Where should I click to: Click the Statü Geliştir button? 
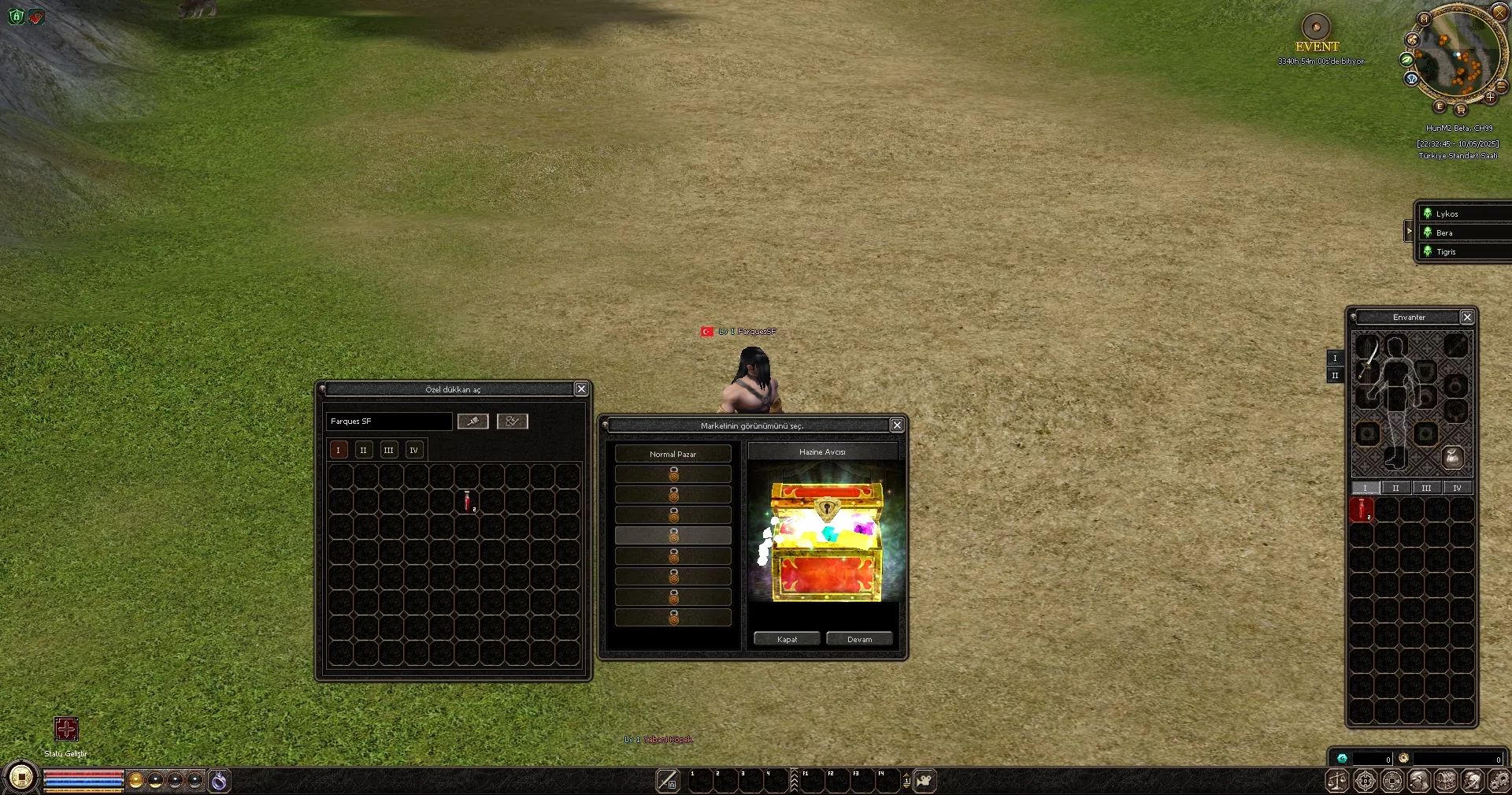coord(66,730)
